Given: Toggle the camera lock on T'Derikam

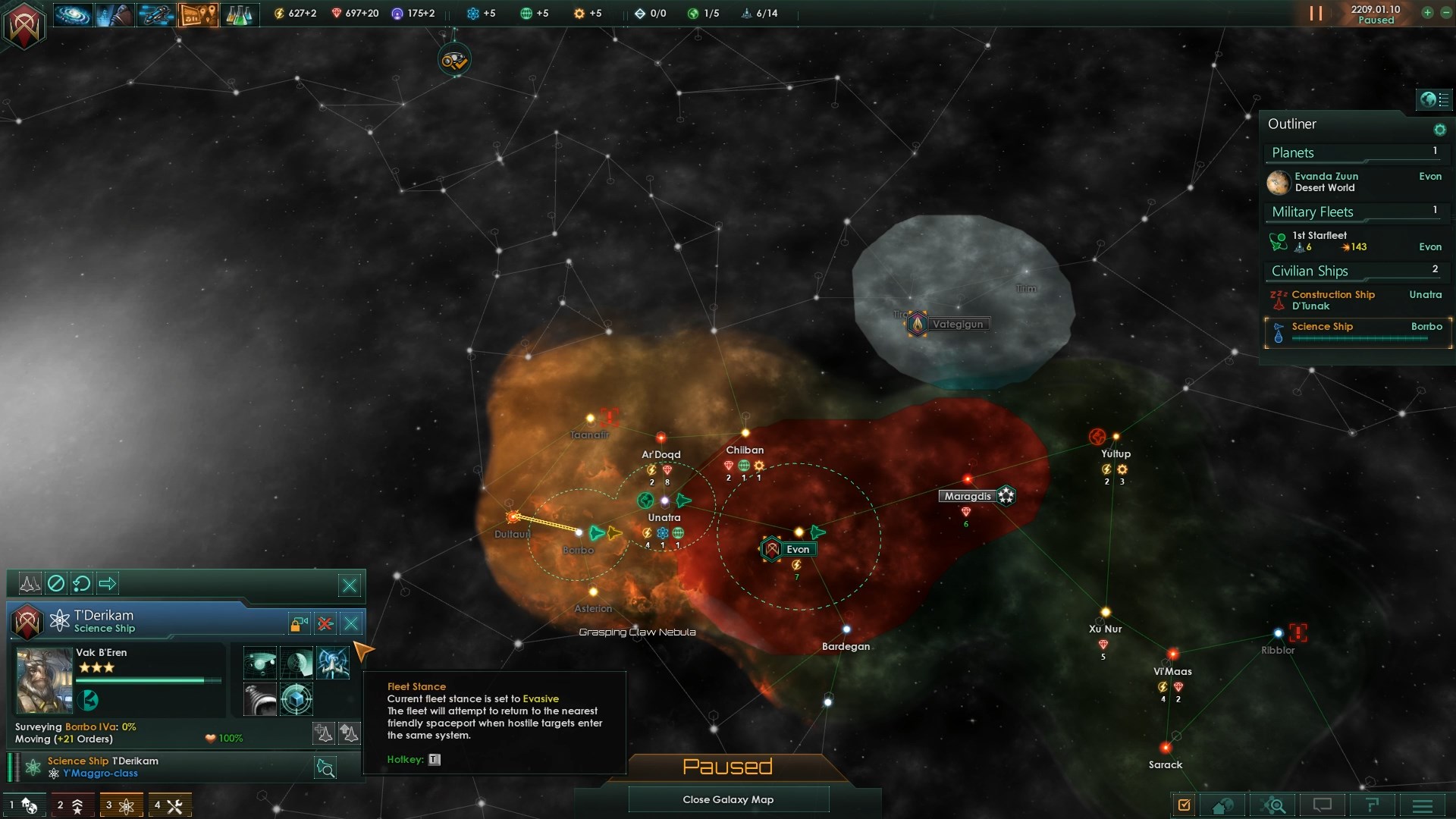Looking at the screenshot, I should pyautogui.click(x=299, y=623).
